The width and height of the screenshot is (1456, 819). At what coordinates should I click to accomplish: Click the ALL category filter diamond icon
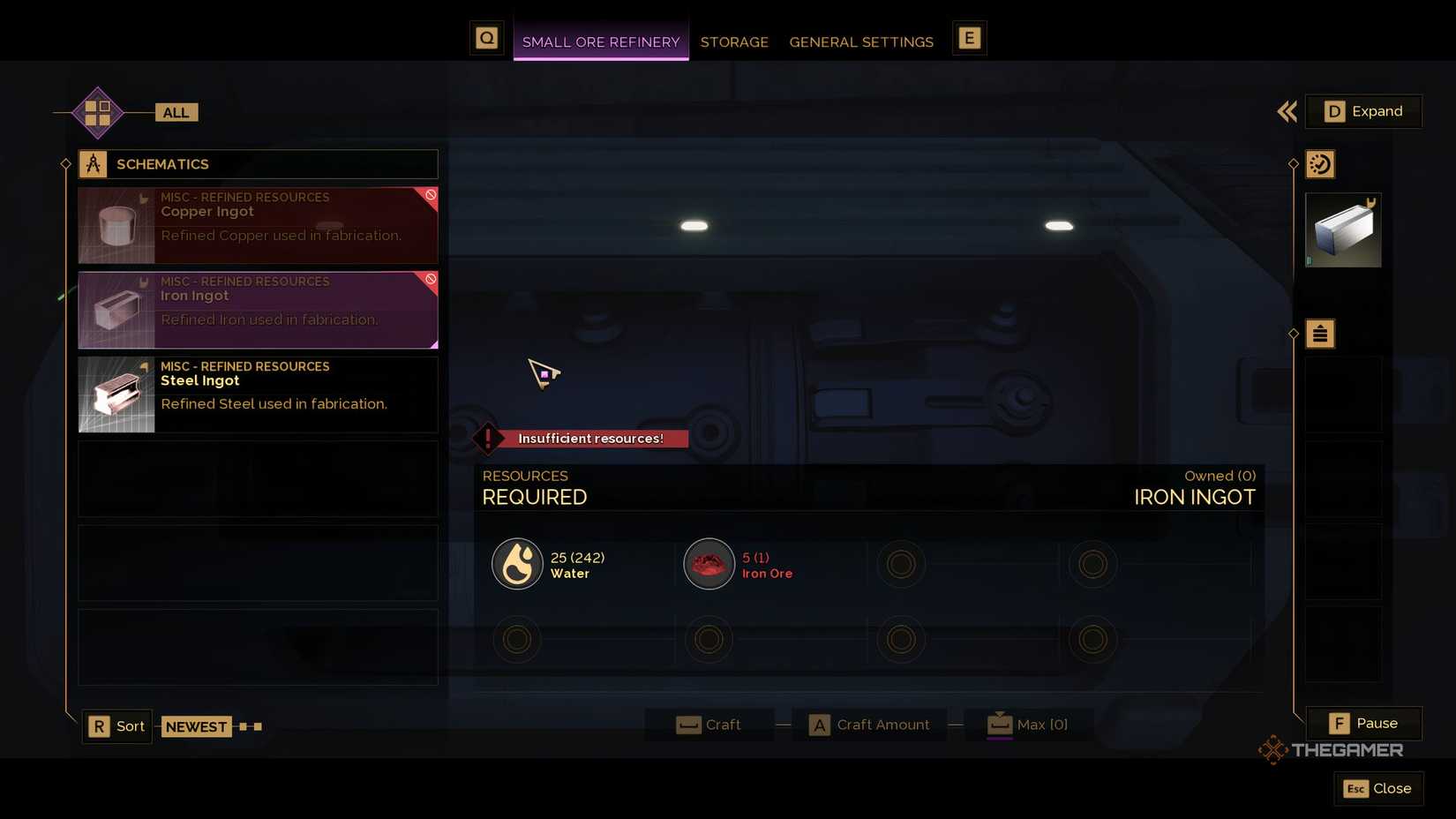(97, 112)
